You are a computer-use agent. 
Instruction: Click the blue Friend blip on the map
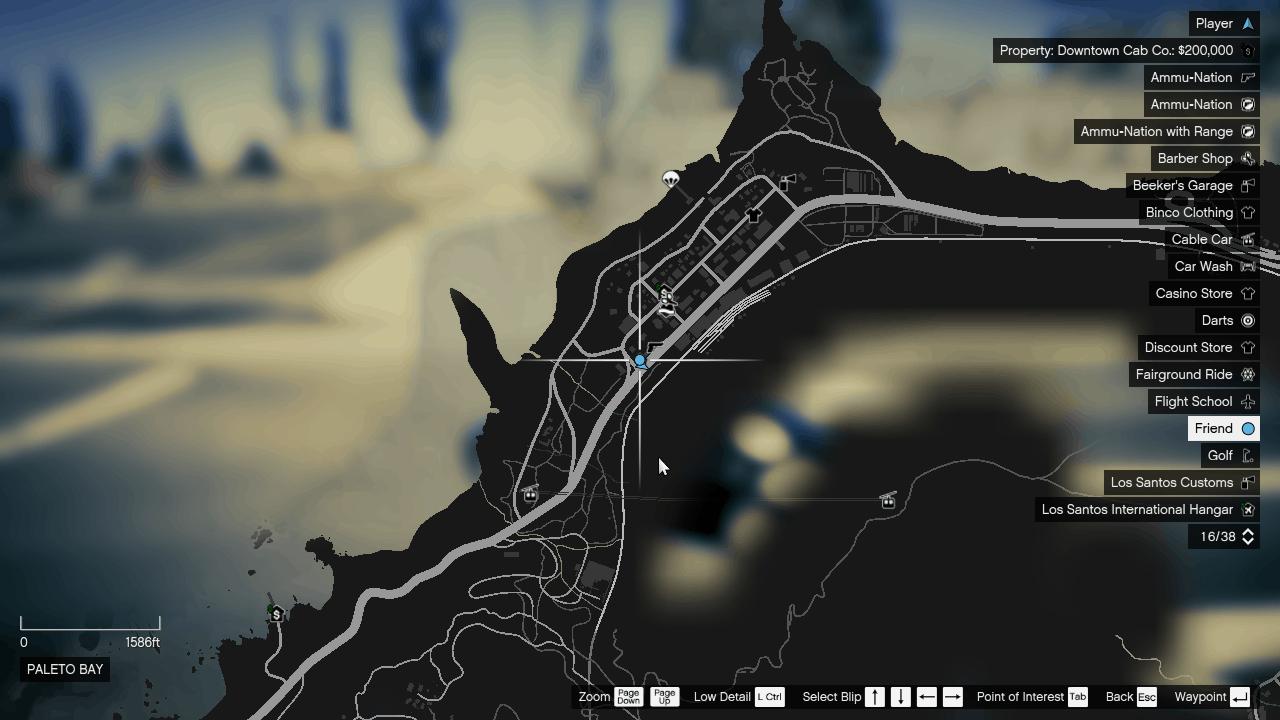coord(639,361)
